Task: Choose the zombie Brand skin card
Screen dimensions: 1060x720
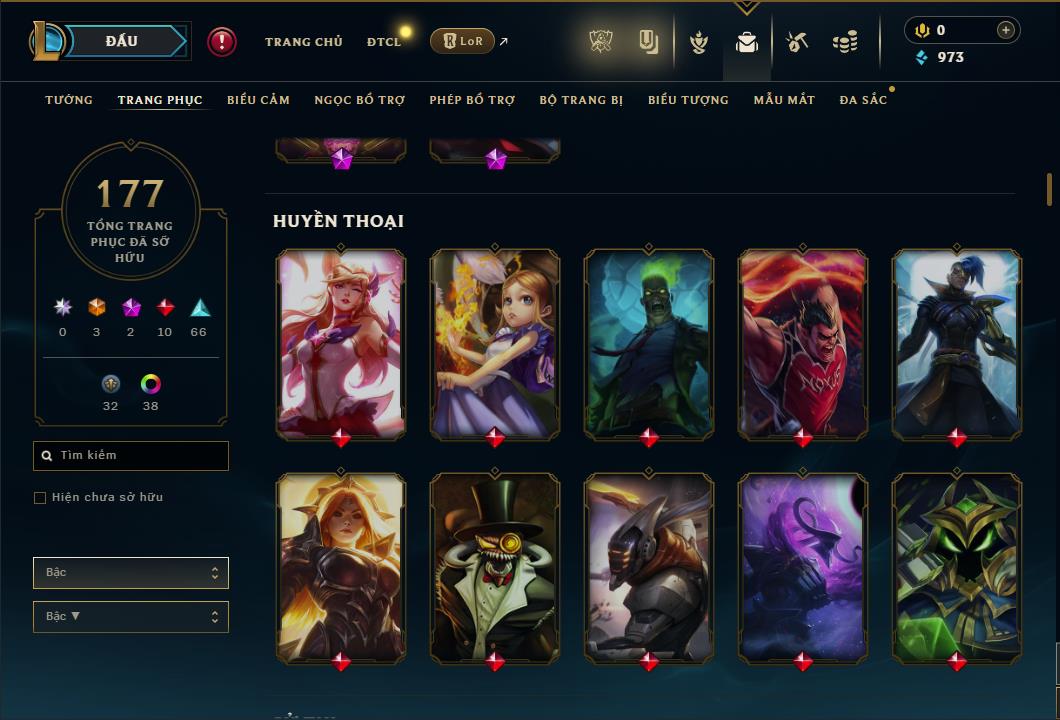Action: coord(649,343)
